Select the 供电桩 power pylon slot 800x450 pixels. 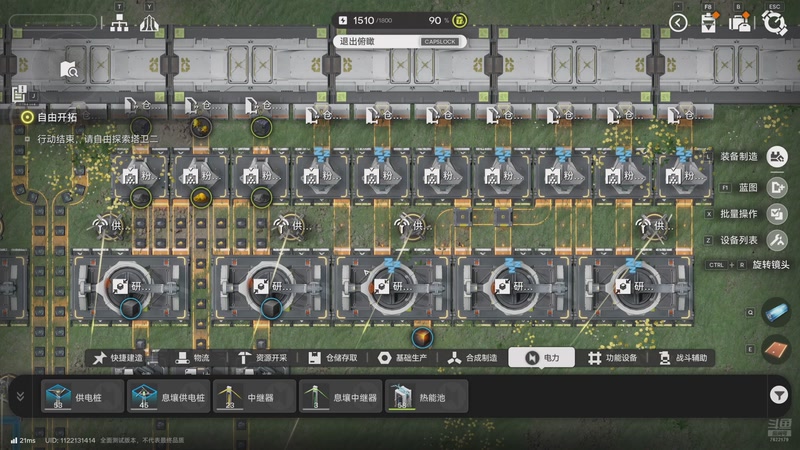[x=84, y=397]
